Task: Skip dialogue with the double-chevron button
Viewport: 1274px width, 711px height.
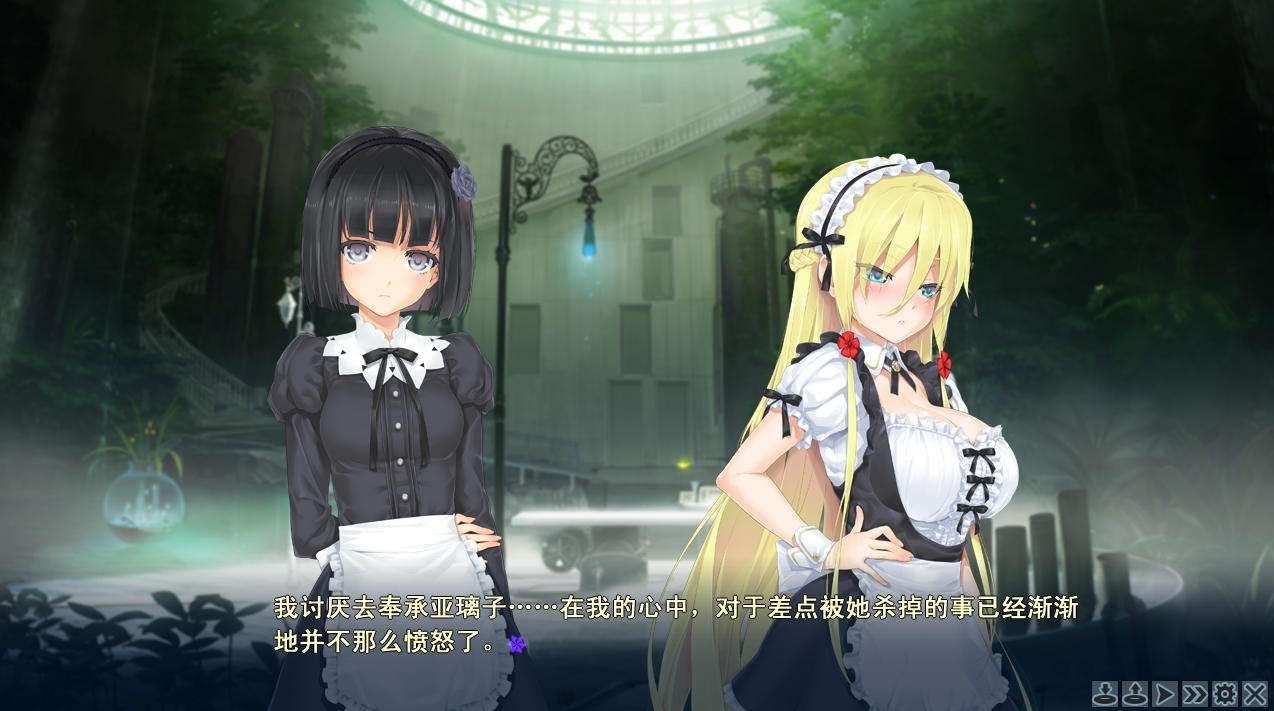Action: pos(1194,693)
